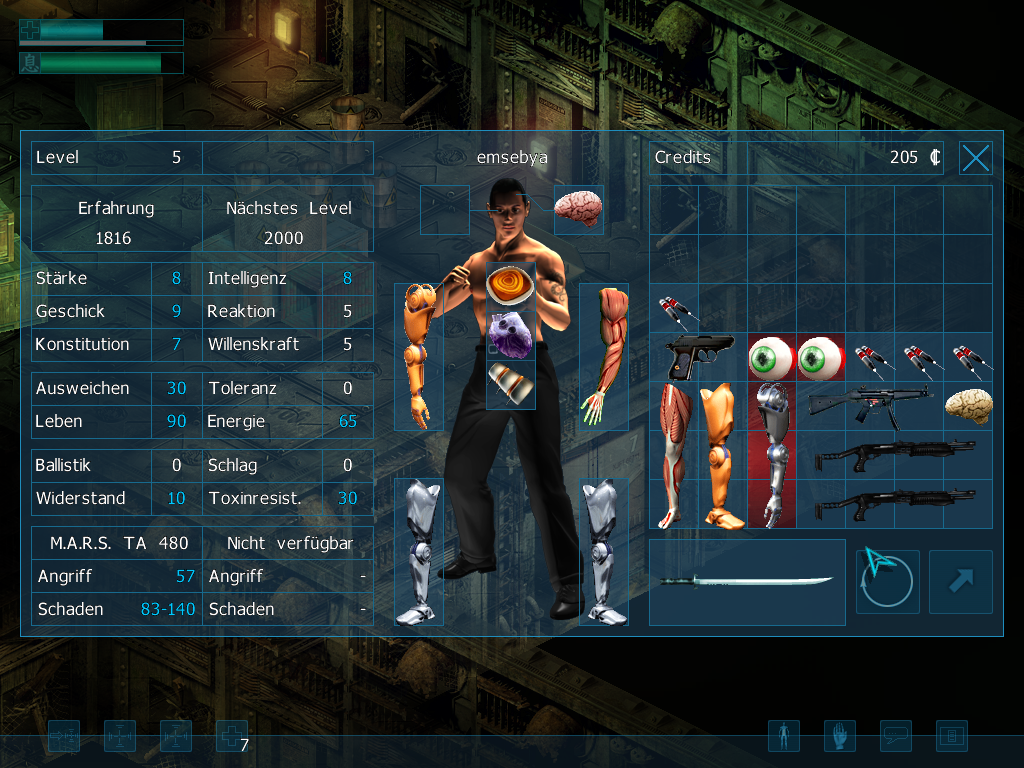Open the character body icon in bottom bar

(784, 737)
